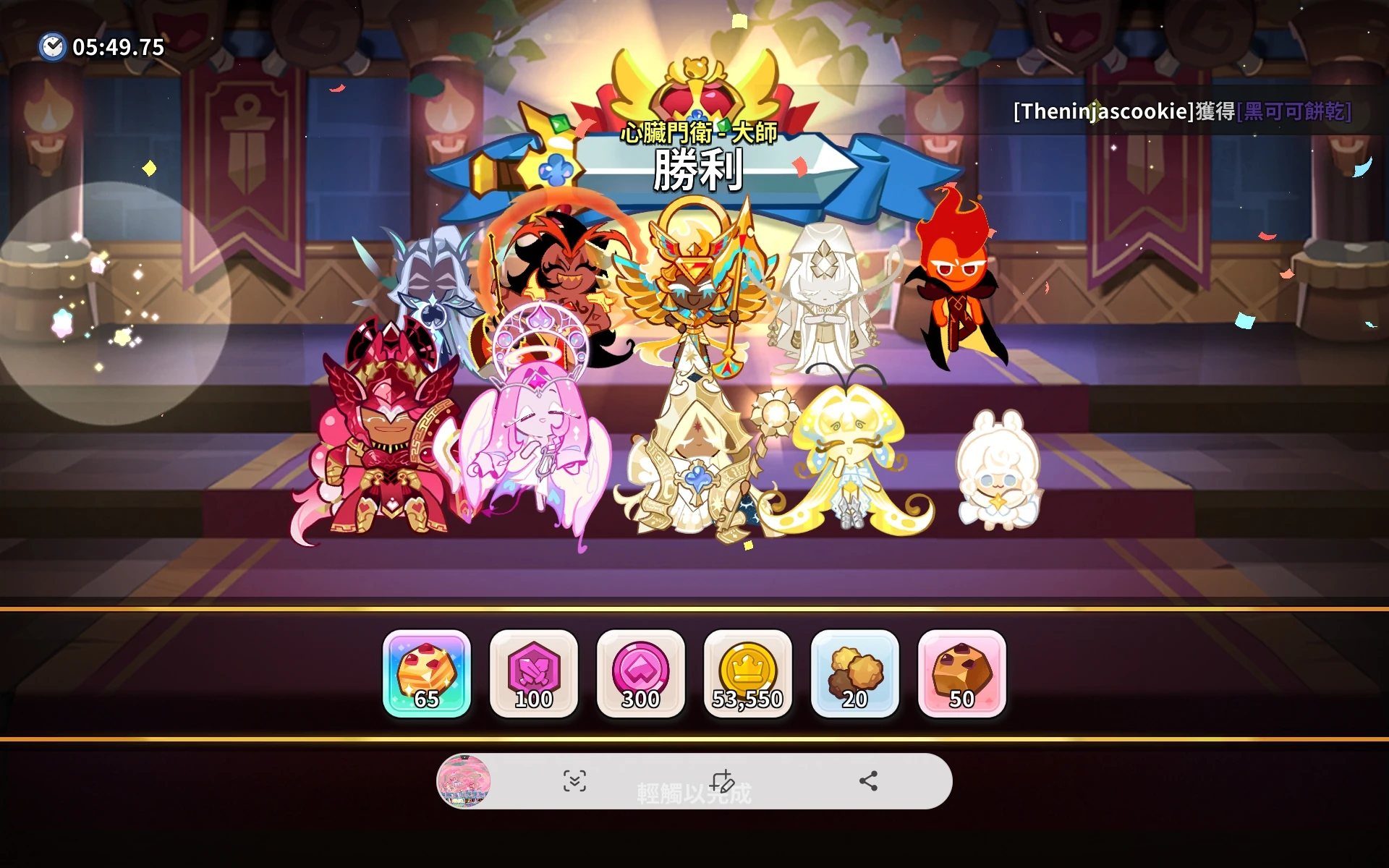This screenshot has width=1389, height=868.
Task: Select the pink crystal battle reward showing 100
Action: coord(534,674)
